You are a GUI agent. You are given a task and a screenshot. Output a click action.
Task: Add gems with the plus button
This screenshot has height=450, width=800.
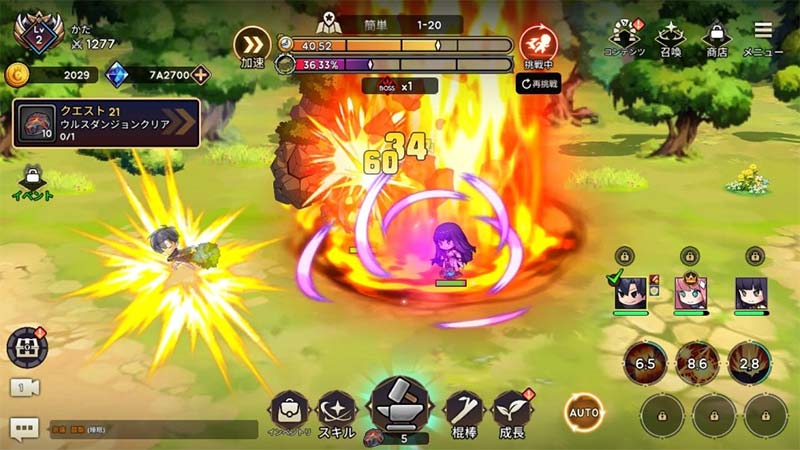[x=202, y=74]
